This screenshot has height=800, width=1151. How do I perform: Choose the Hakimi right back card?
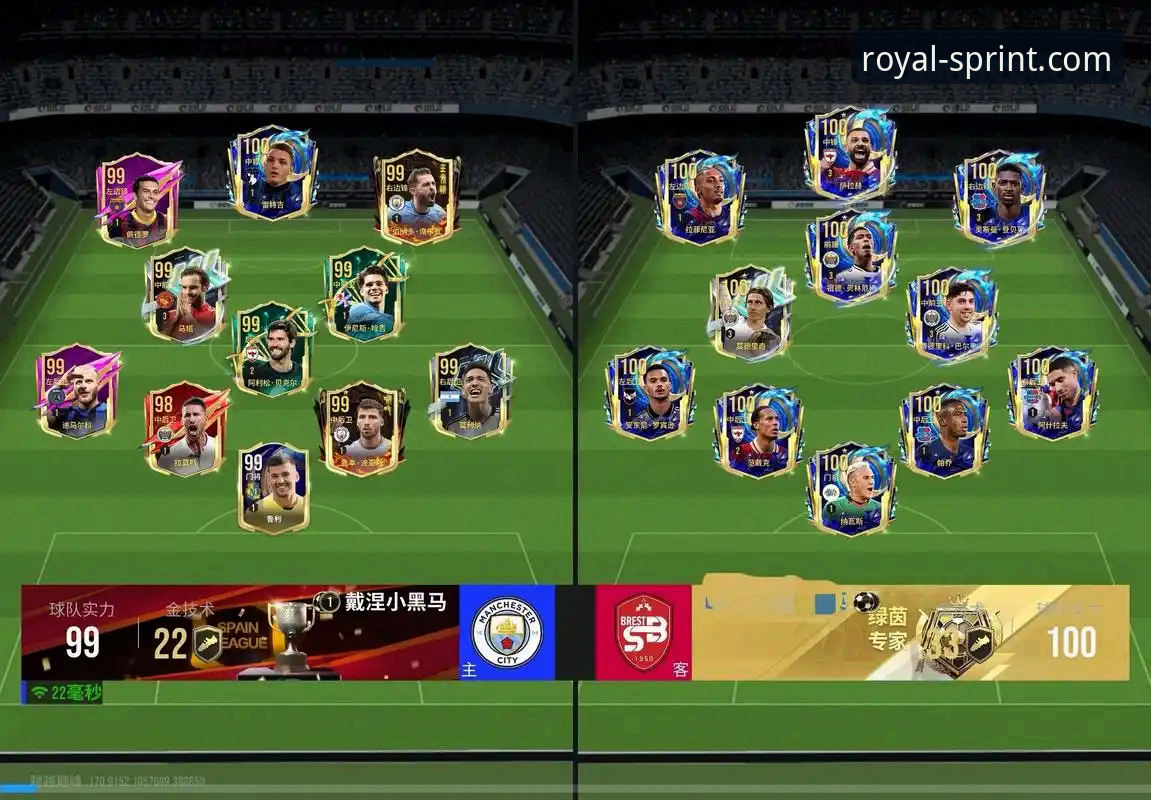pyautogui.click(x=1052, y=393)
